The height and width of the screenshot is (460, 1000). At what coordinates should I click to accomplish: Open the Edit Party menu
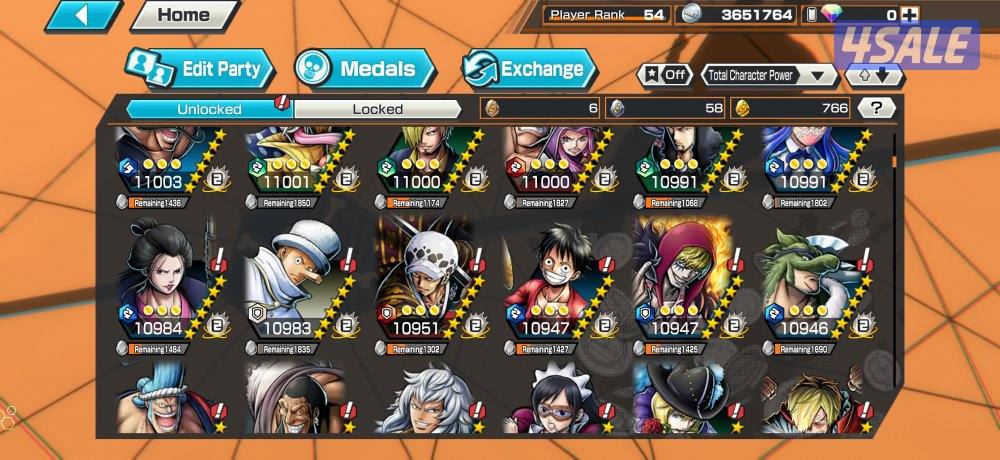[x=200, y=69]
